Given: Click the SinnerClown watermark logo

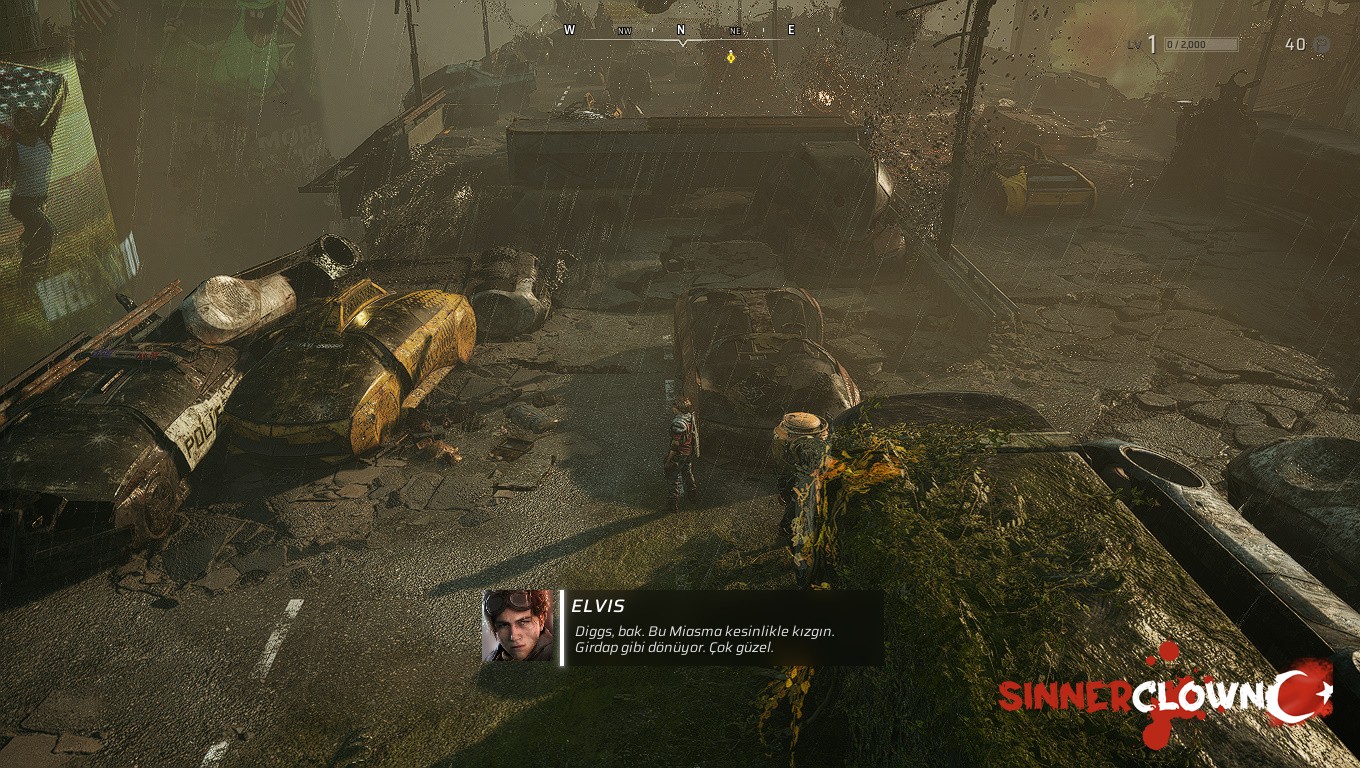Looking at the screenshot, I should [1165, 696].
